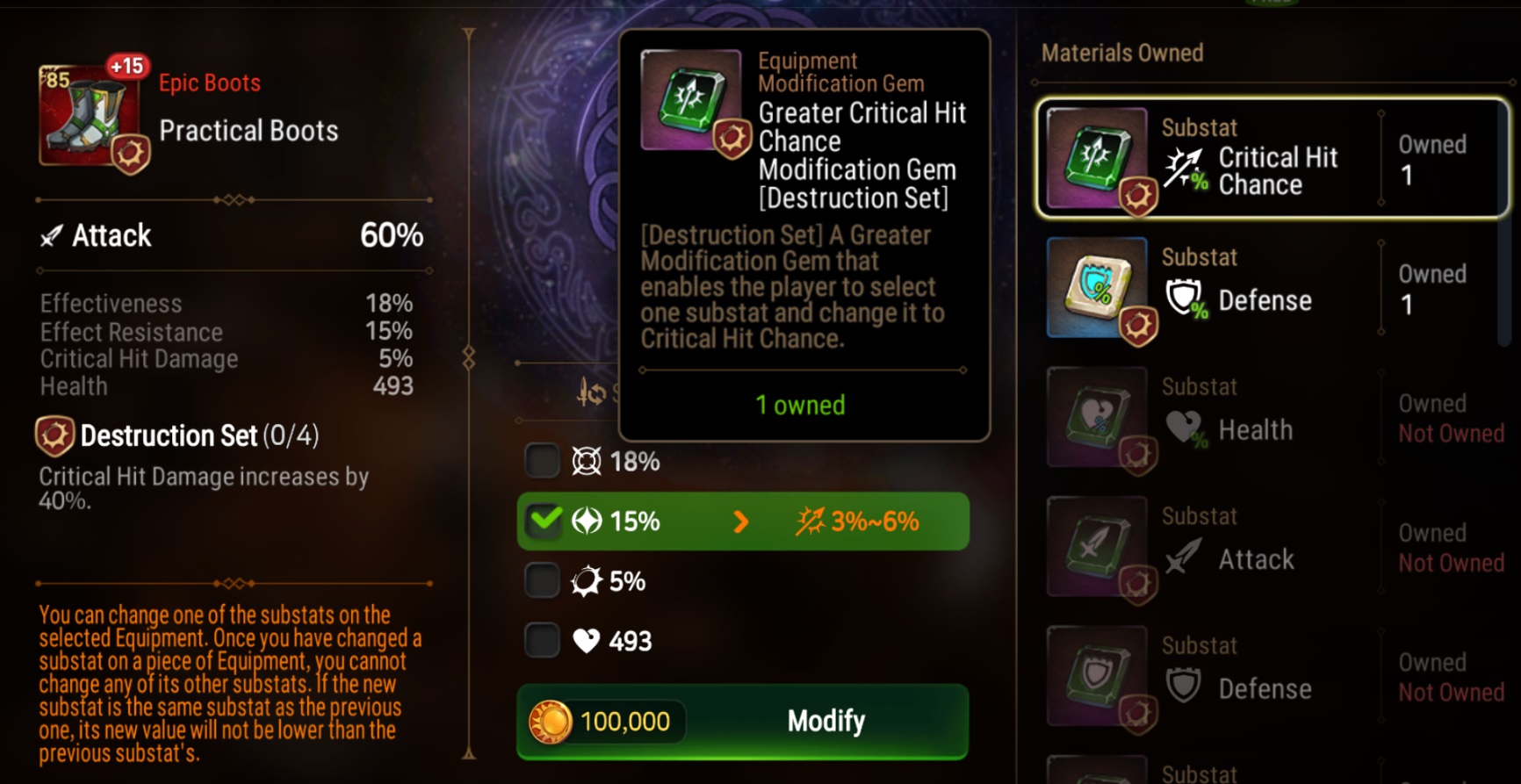Select the Critical Hit Chance modification gem icon
This screenshot has height=784, width=1521.
[1096, 158]
